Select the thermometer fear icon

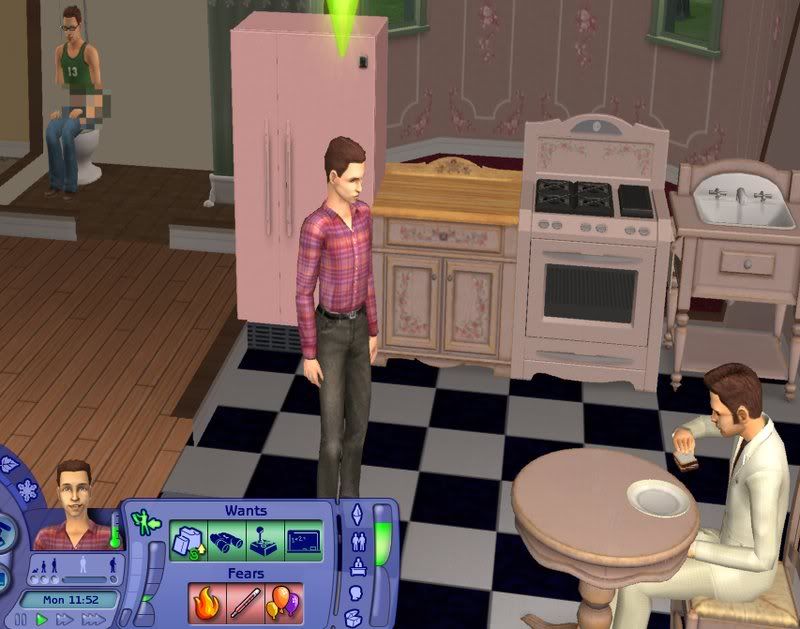click(246, 602)
